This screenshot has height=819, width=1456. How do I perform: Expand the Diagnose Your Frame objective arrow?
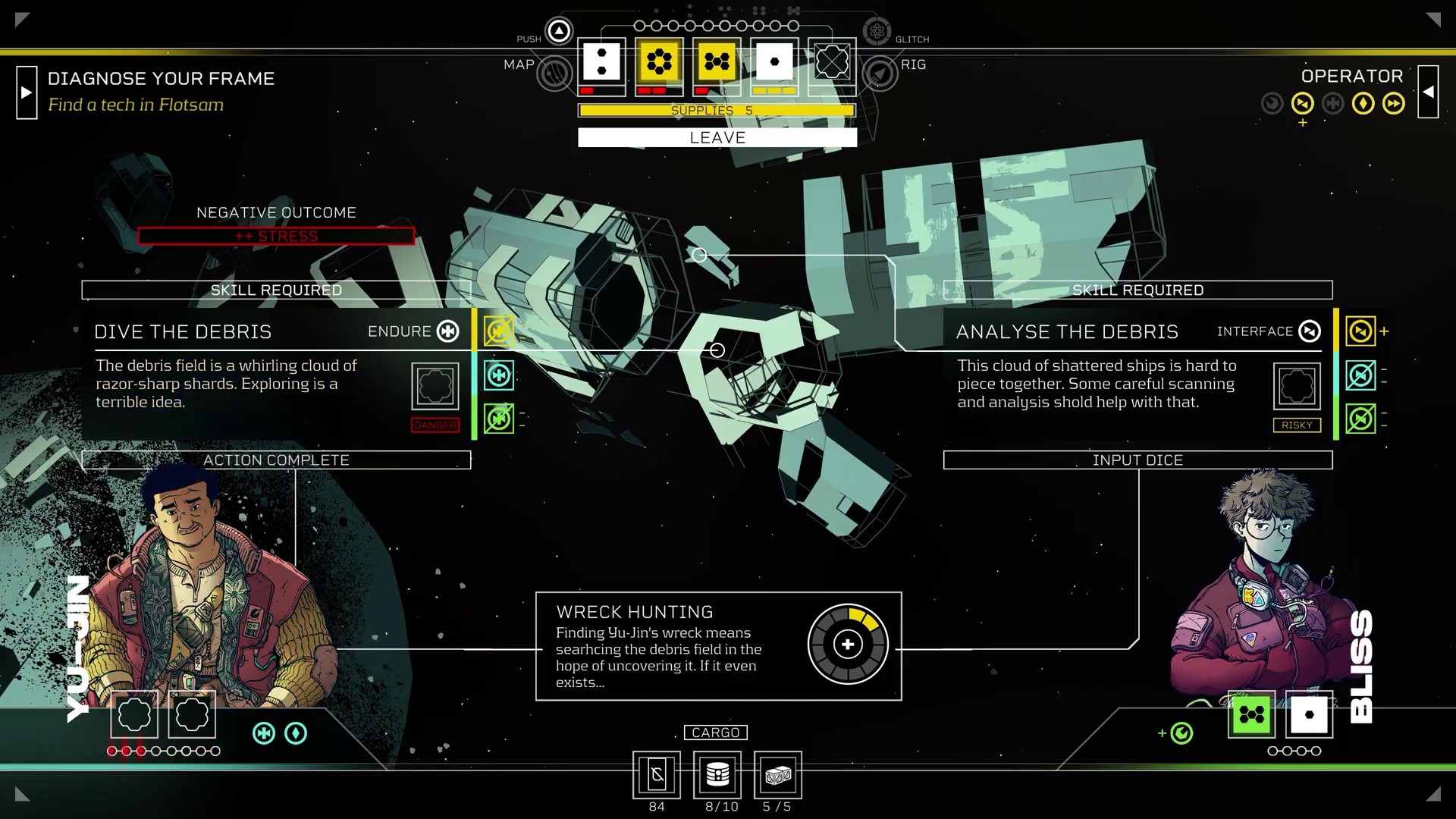[27, 93]
